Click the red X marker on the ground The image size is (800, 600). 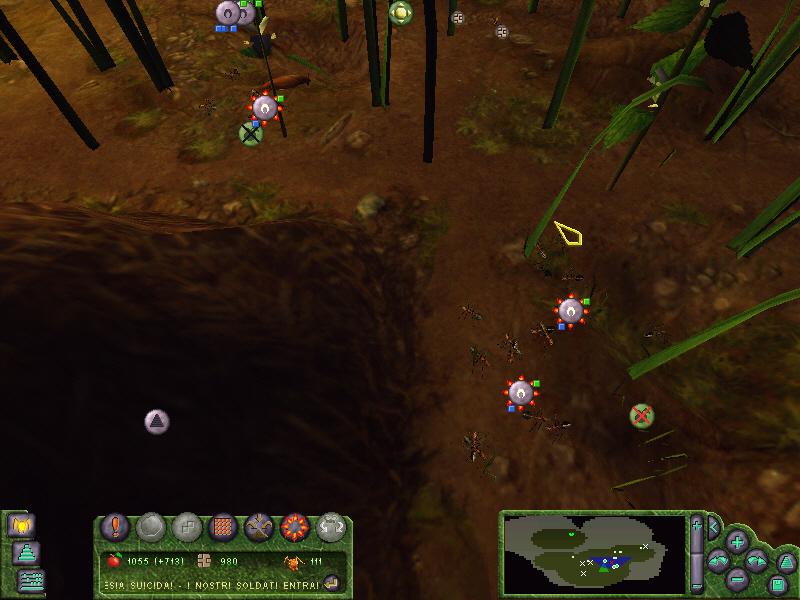641,414
